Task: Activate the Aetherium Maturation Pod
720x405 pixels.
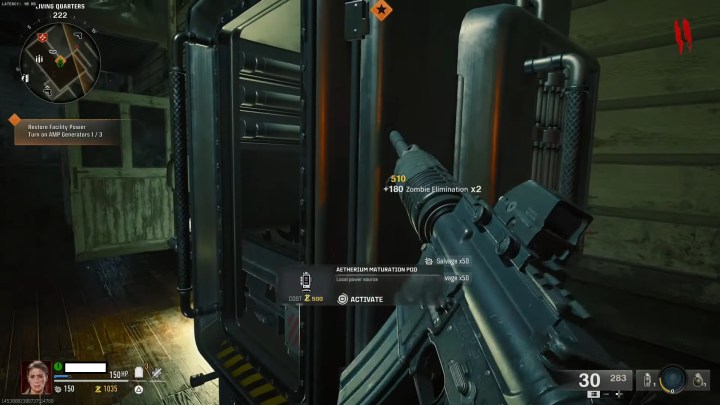Action: point(360,299)
